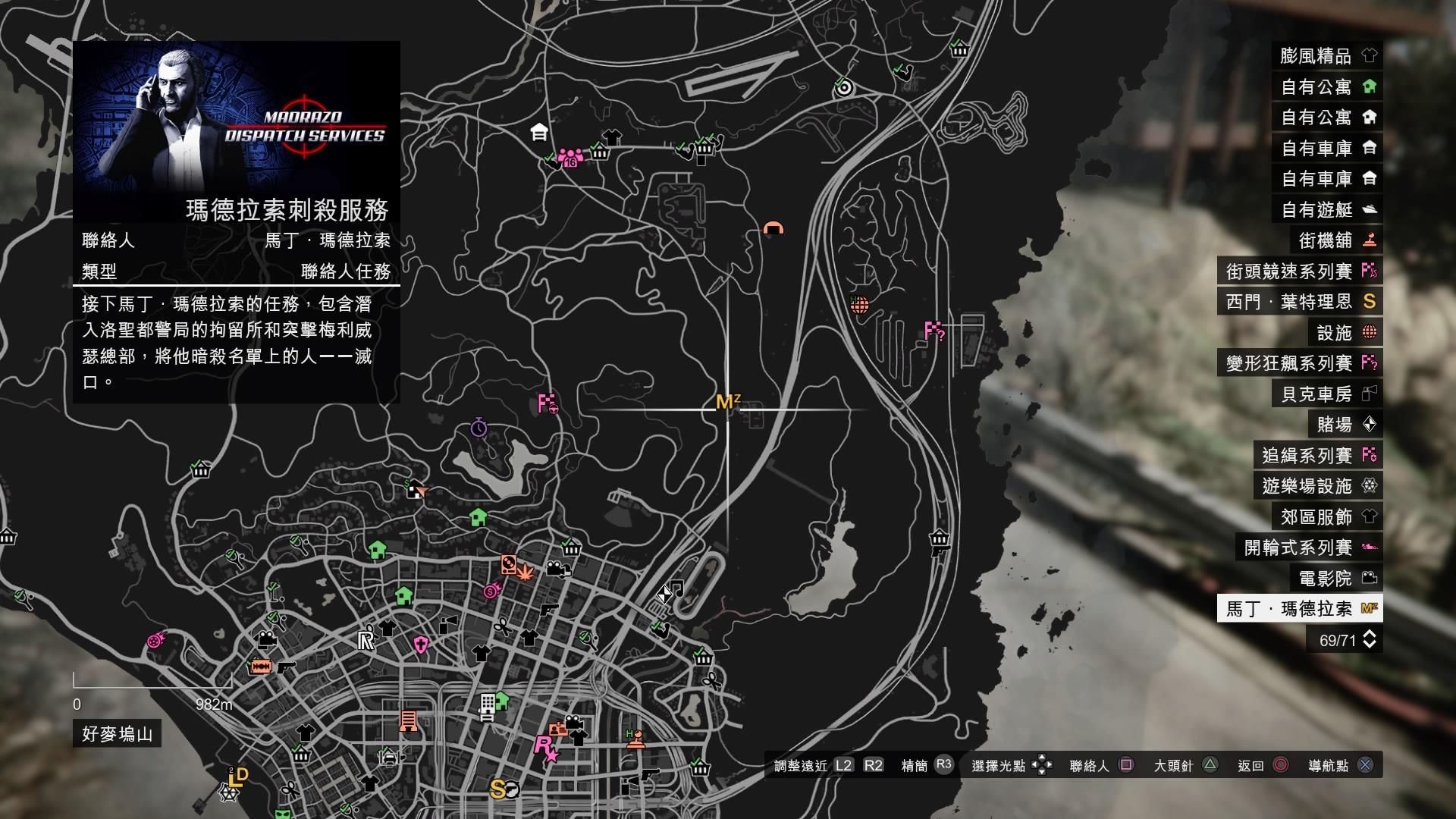Select the pink 街頭競速系列賽 race flag icon

[1370, 270]
